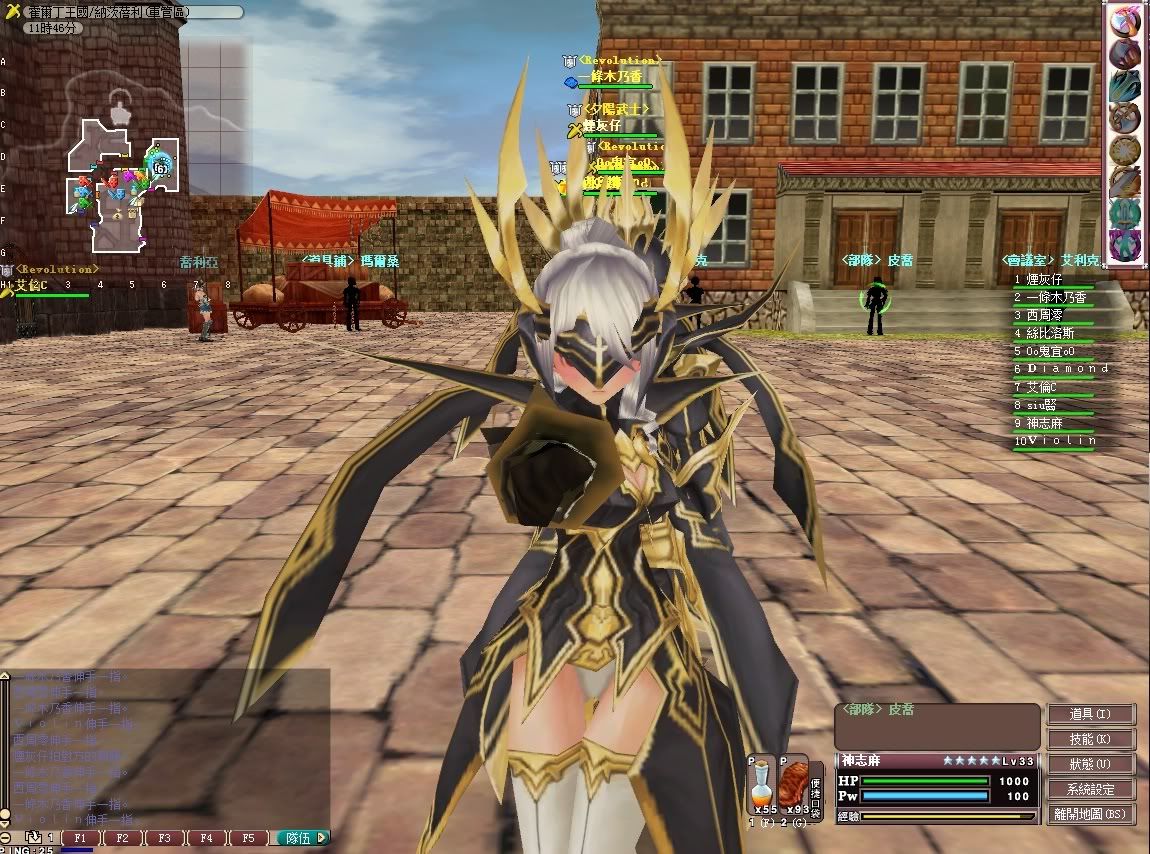The height and width of the screenshot is (854, 1150).
Task: Open the 便捷口袋 quick pocket tab
Action: 816,787
